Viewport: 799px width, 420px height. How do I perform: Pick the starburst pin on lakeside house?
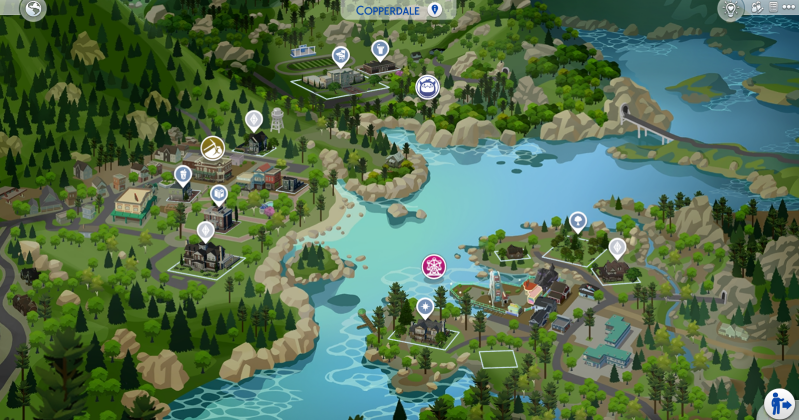425,304
